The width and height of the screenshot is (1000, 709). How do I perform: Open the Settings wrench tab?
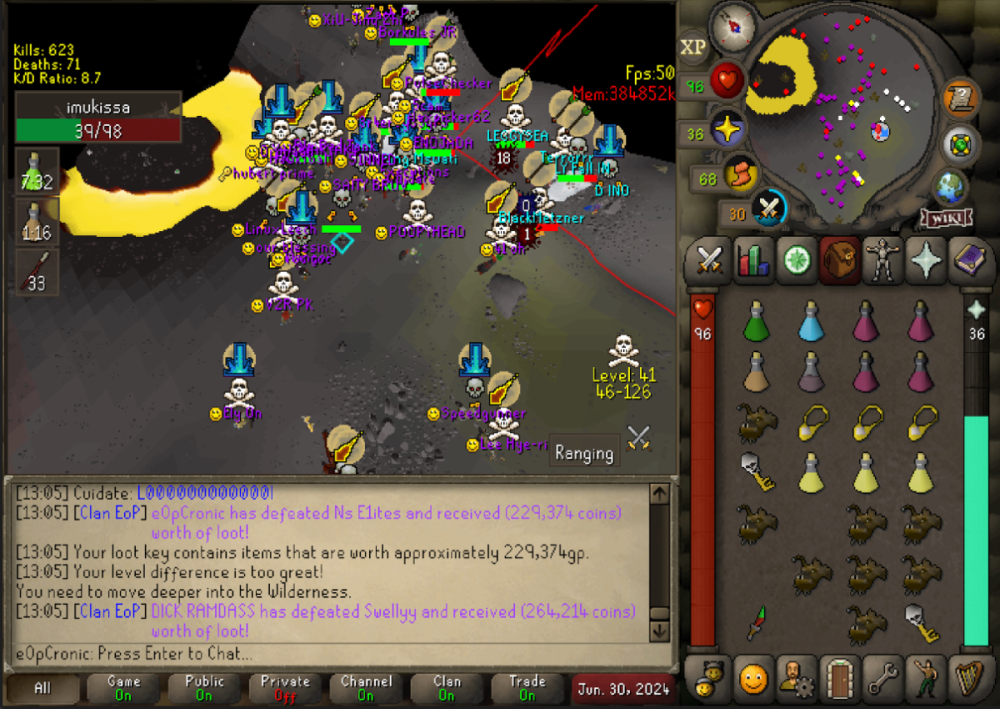[x=881, y=680]
